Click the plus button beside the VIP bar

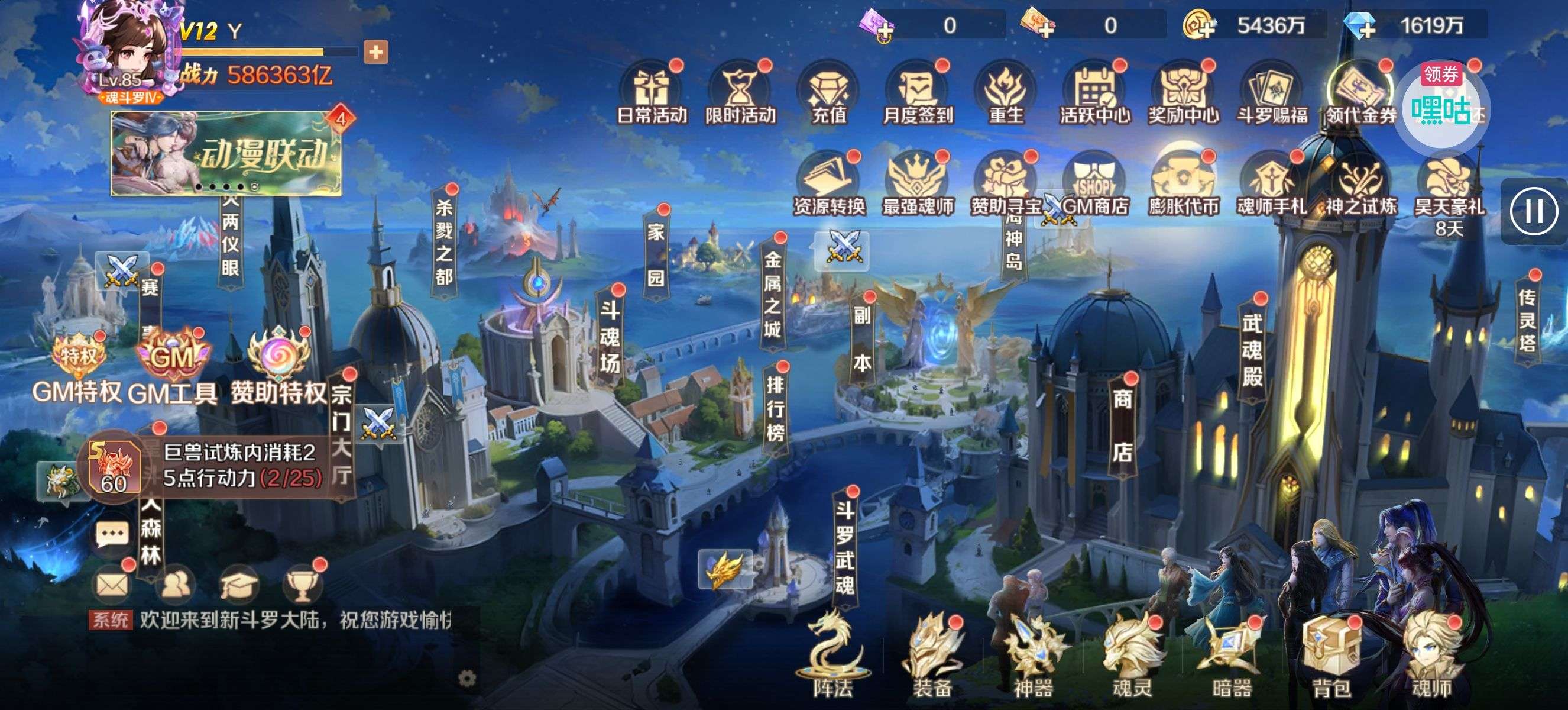375,53
